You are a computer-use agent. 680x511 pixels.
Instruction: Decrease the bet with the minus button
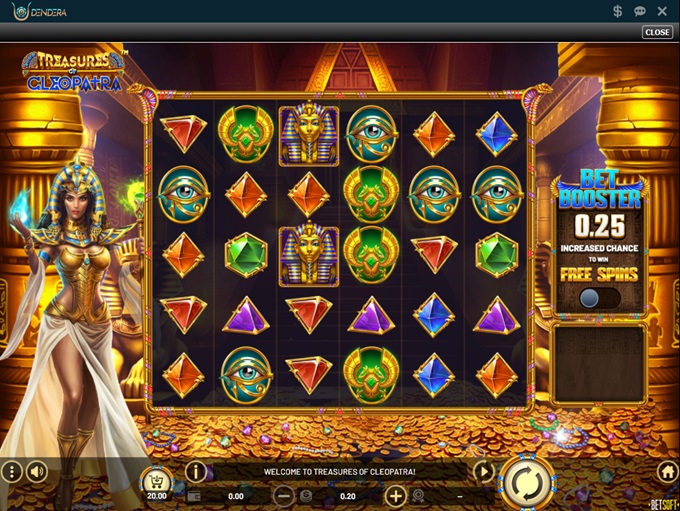(x=285, y=495)
